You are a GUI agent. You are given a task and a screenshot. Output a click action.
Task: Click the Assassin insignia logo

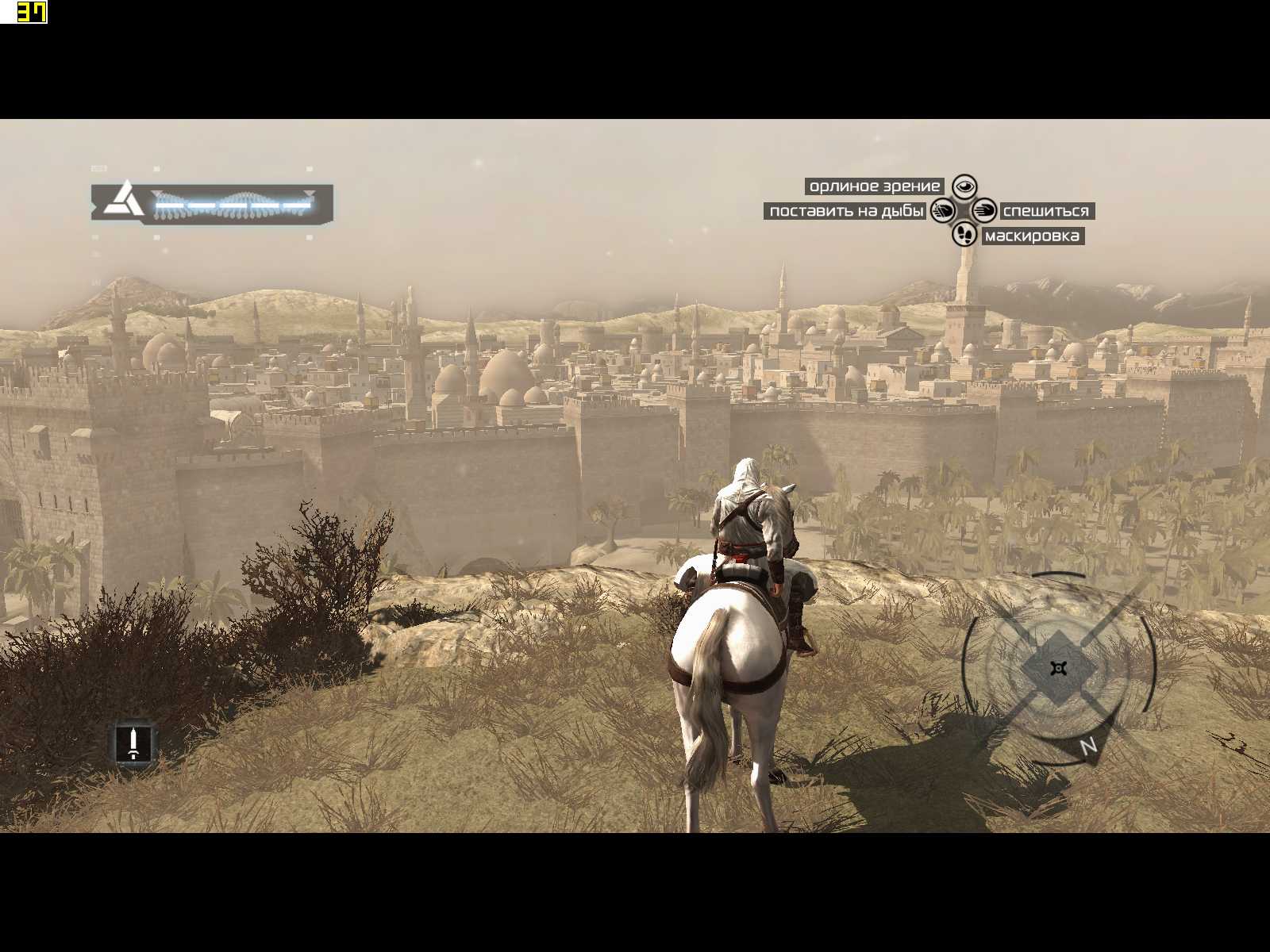pos(124,200)
